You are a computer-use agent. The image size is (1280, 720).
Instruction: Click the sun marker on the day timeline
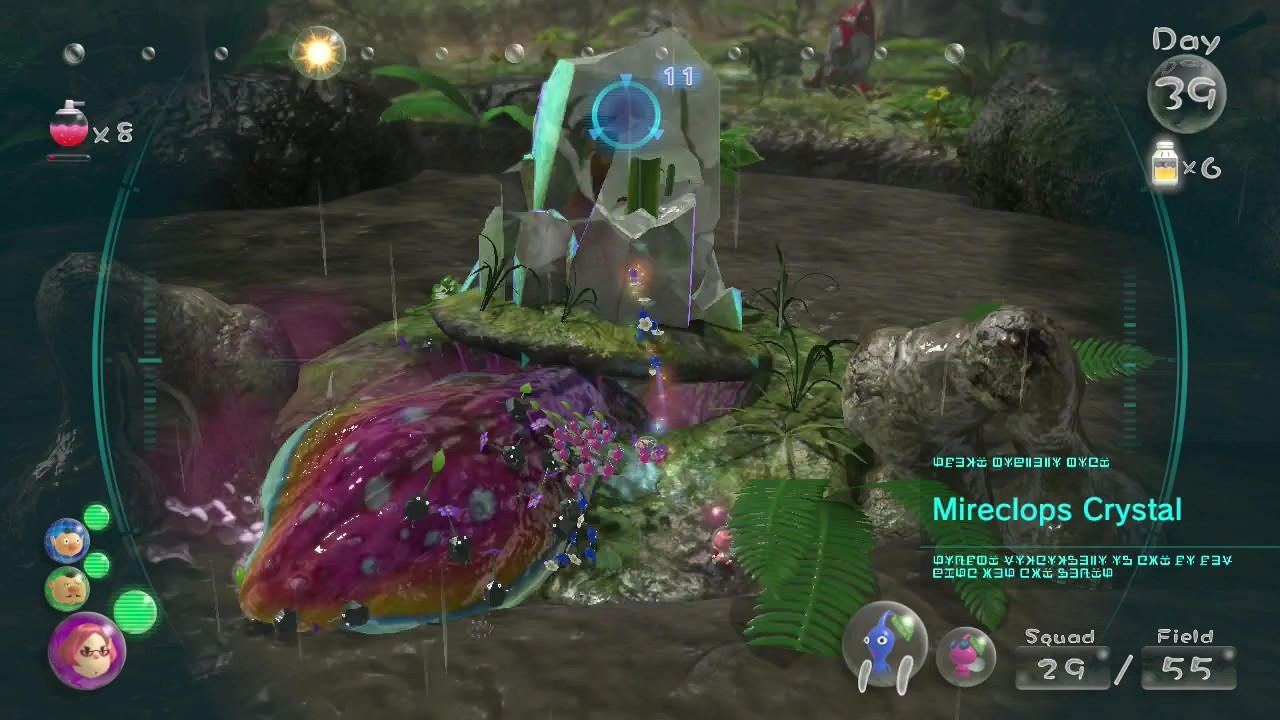[317, 52]
